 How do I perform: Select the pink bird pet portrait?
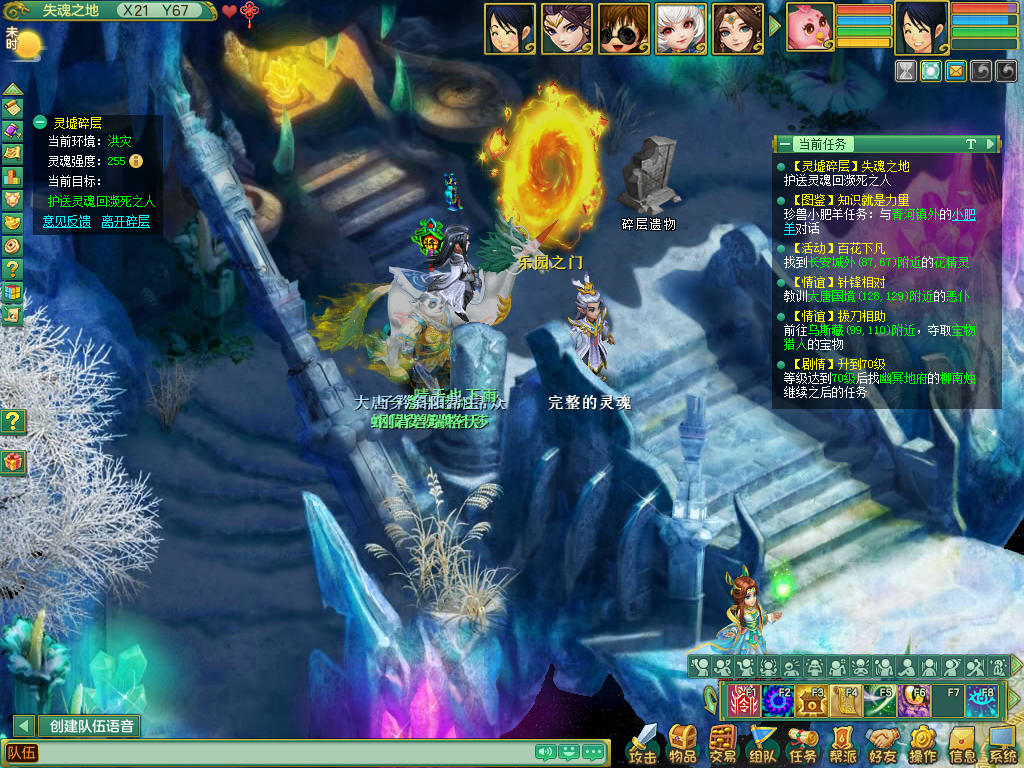pyautogui.click(x=810, y=28)
